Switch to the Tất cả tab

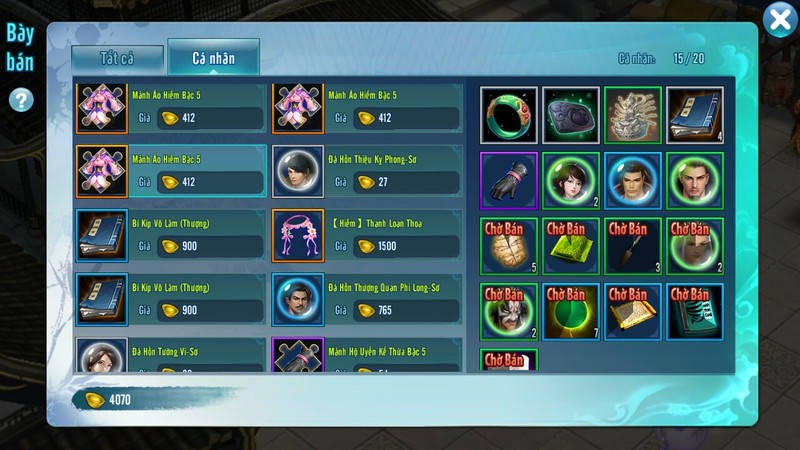tap(117, 58)
